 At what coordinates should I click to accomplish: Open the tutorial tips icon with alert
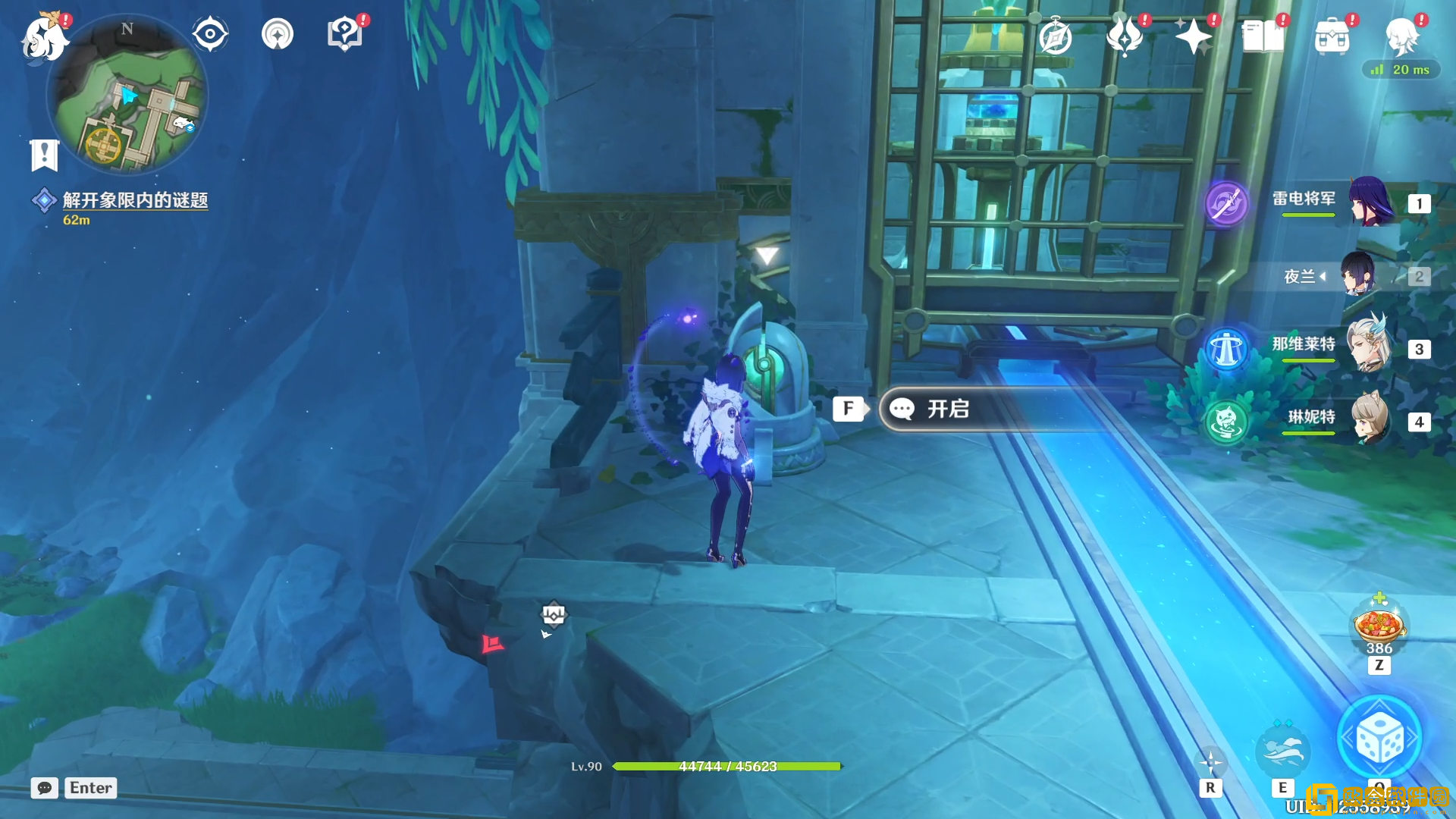tap(344, 34)
